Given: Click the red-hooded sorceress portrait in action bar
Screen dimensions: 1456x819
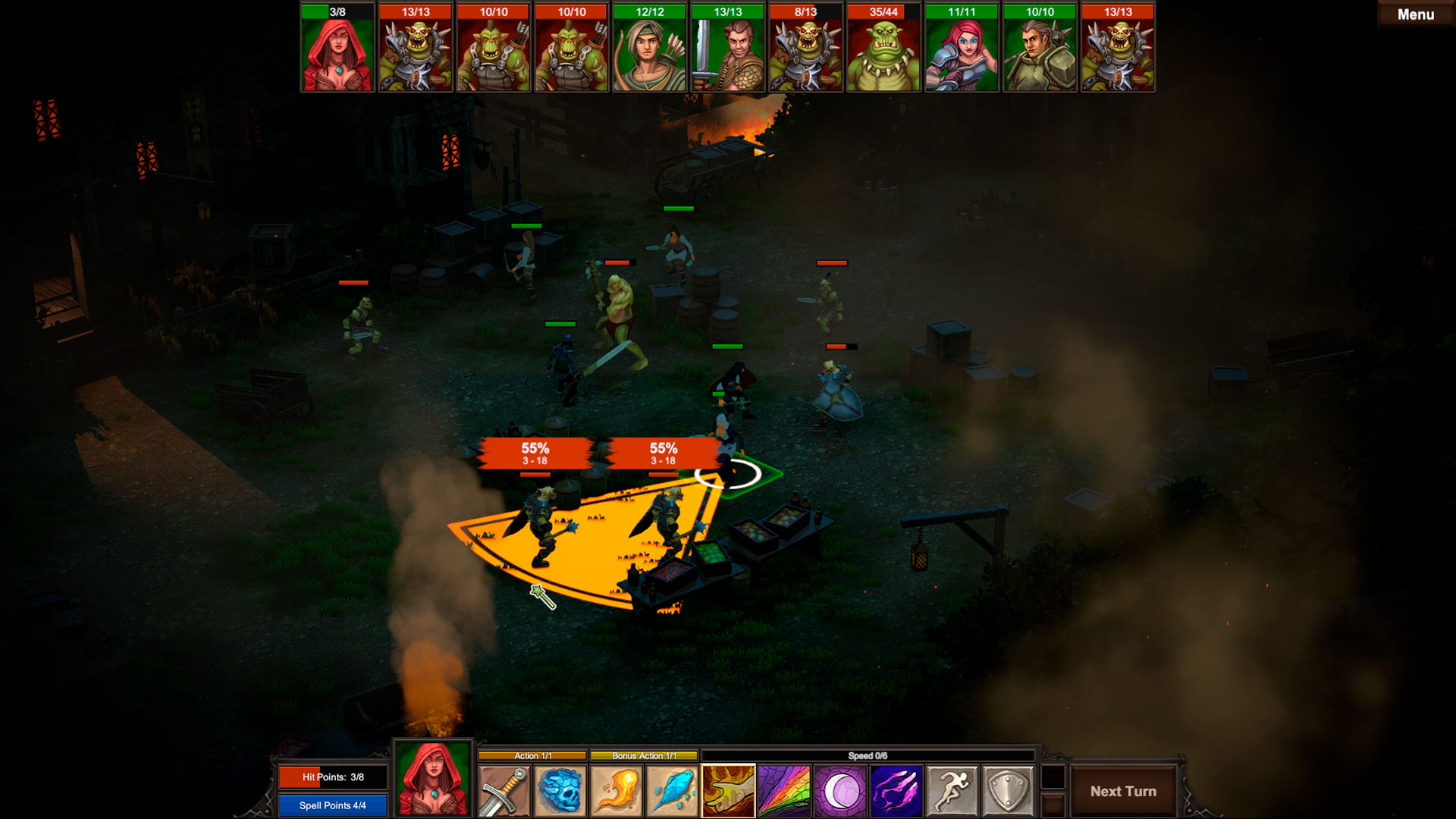Looking at the screenshot, I should (433, 779).
